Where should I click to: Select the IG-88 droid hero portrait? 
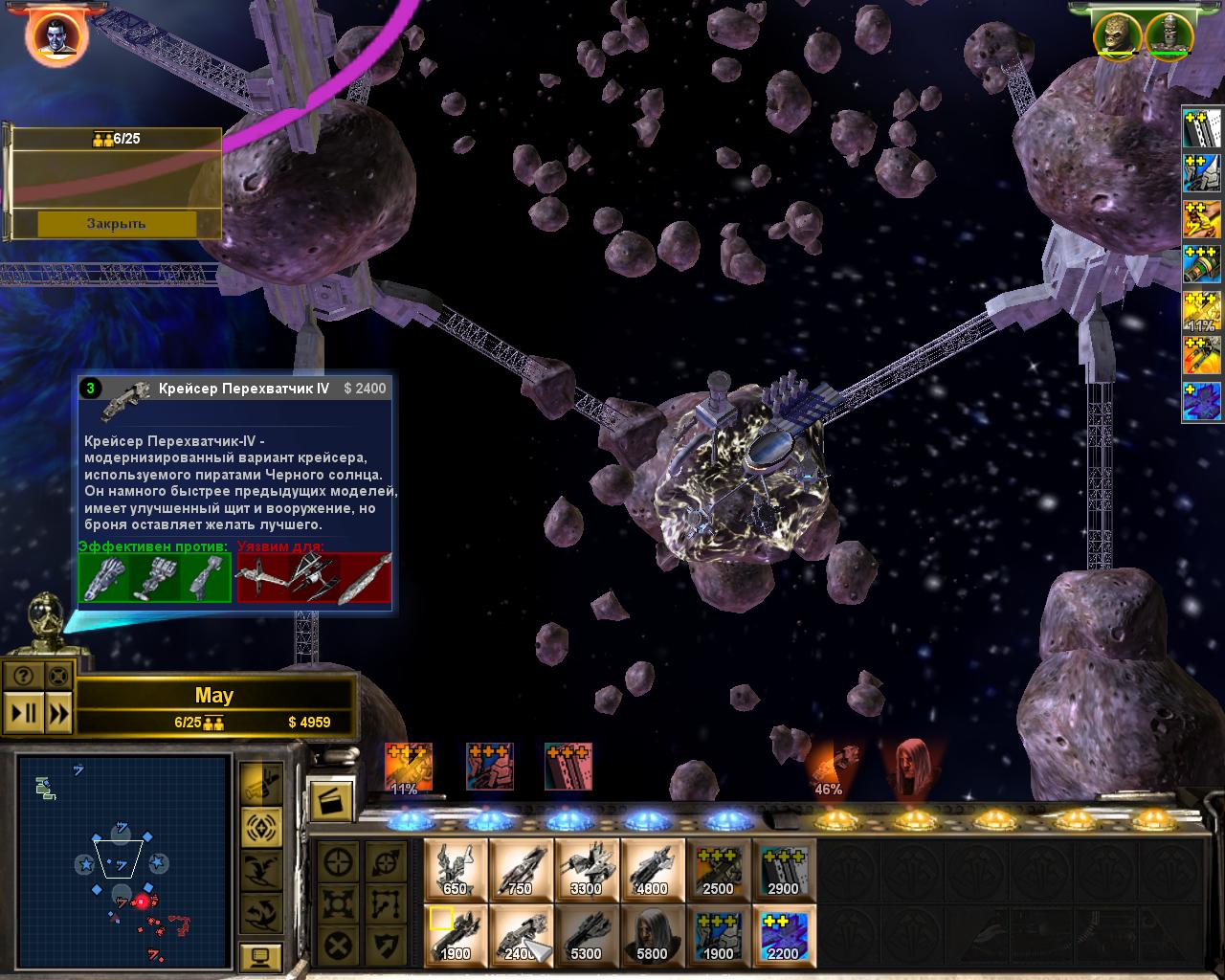(x=1167, y=35)
